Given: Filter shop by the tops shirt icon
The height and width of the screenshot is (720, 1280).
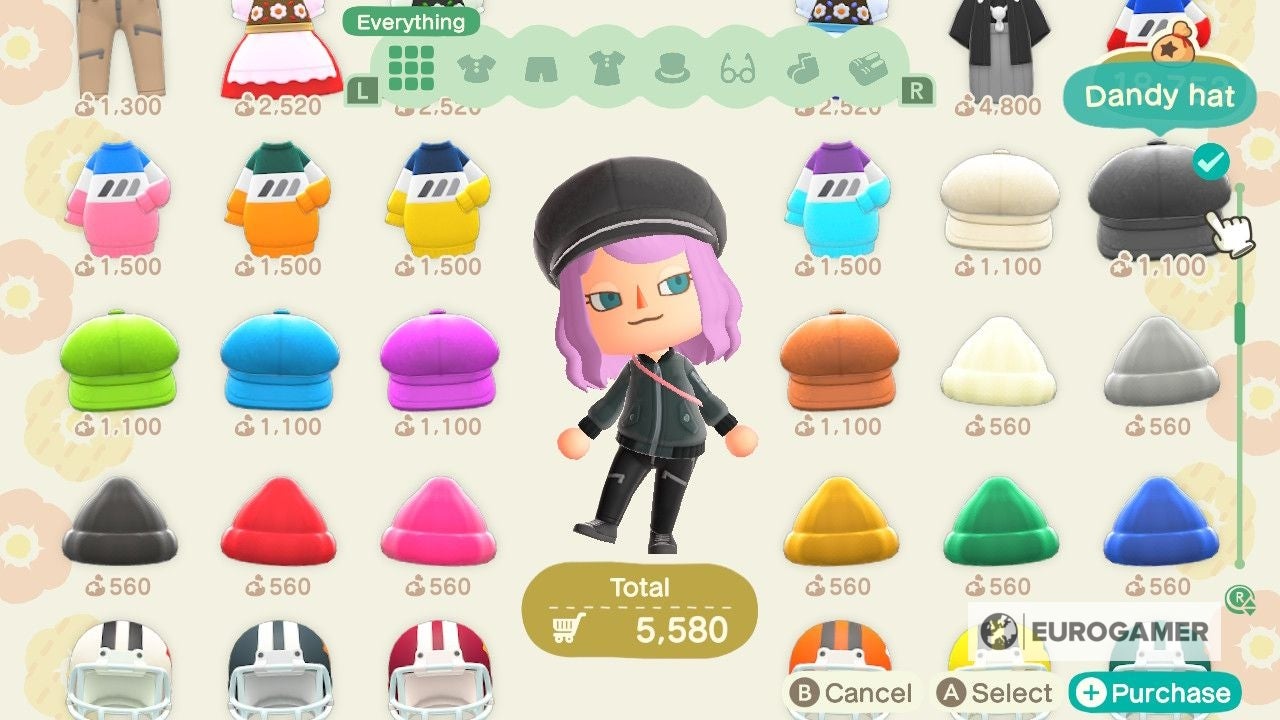Looking at the screenshot, I should (473, 68).
